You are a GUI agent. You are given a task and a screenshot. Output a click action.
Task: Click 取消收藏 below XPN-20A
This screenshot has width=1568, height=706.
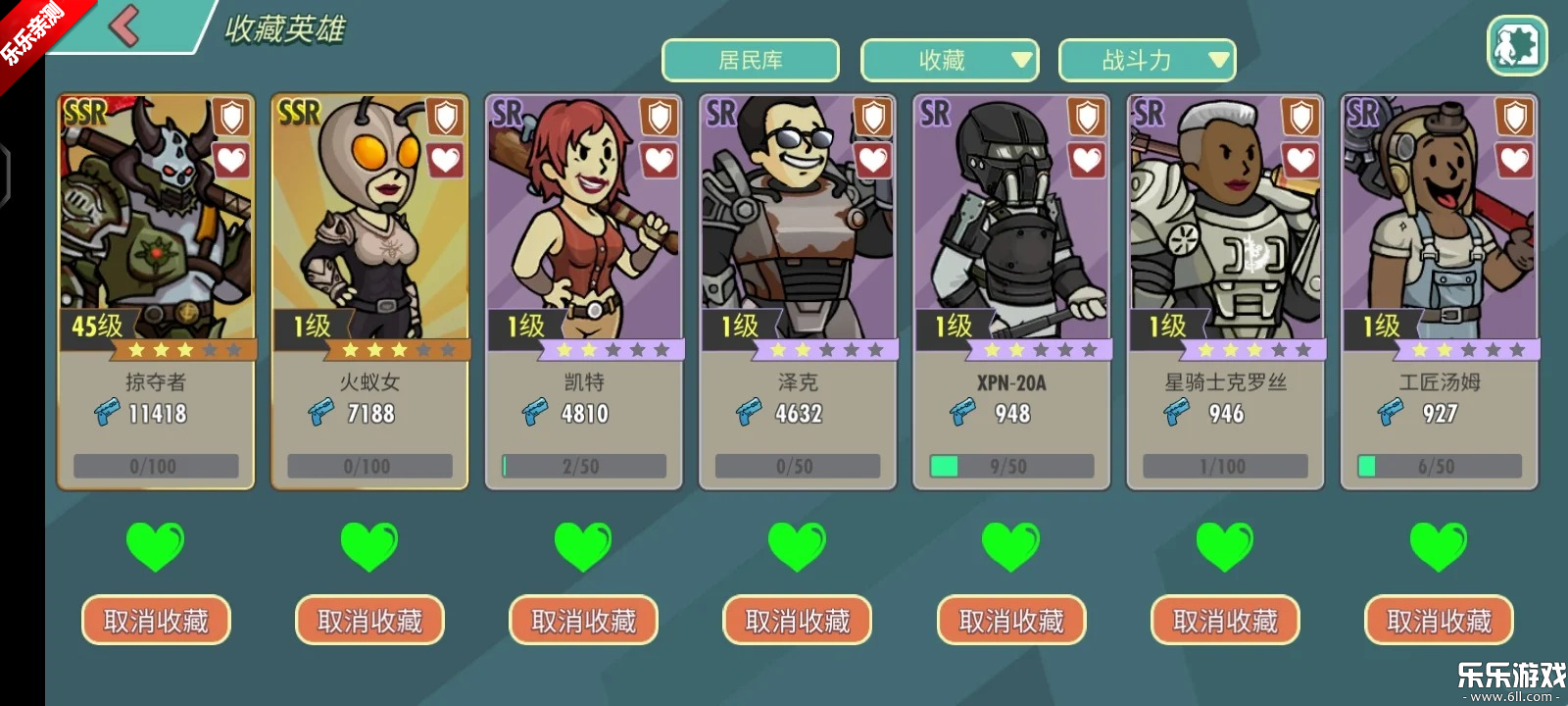[1010, 621]
